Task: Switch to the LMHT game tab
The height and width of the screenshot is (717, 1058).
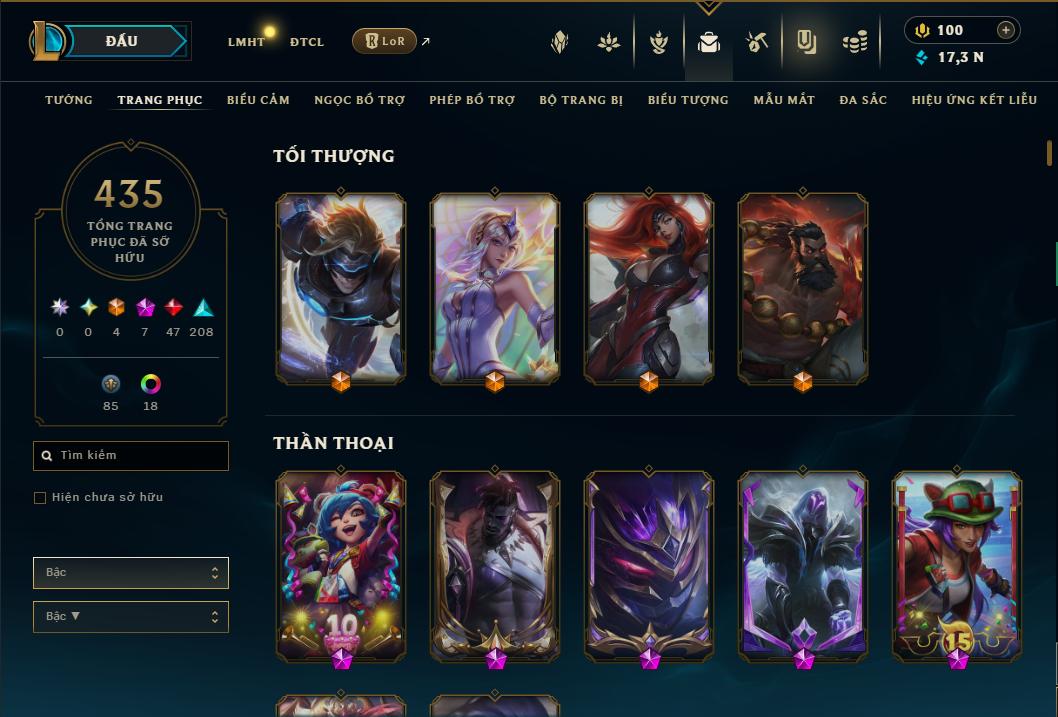Action: click(x=246, y=42)
